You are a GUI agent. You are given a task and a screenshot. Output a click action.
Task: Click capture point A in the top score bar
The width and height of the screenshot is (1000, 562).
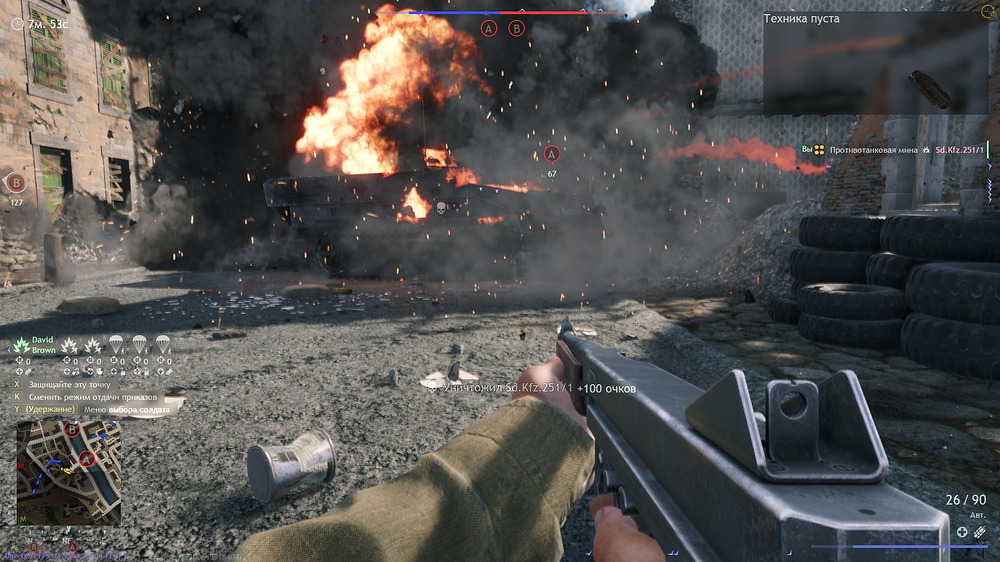click(489, 28)
